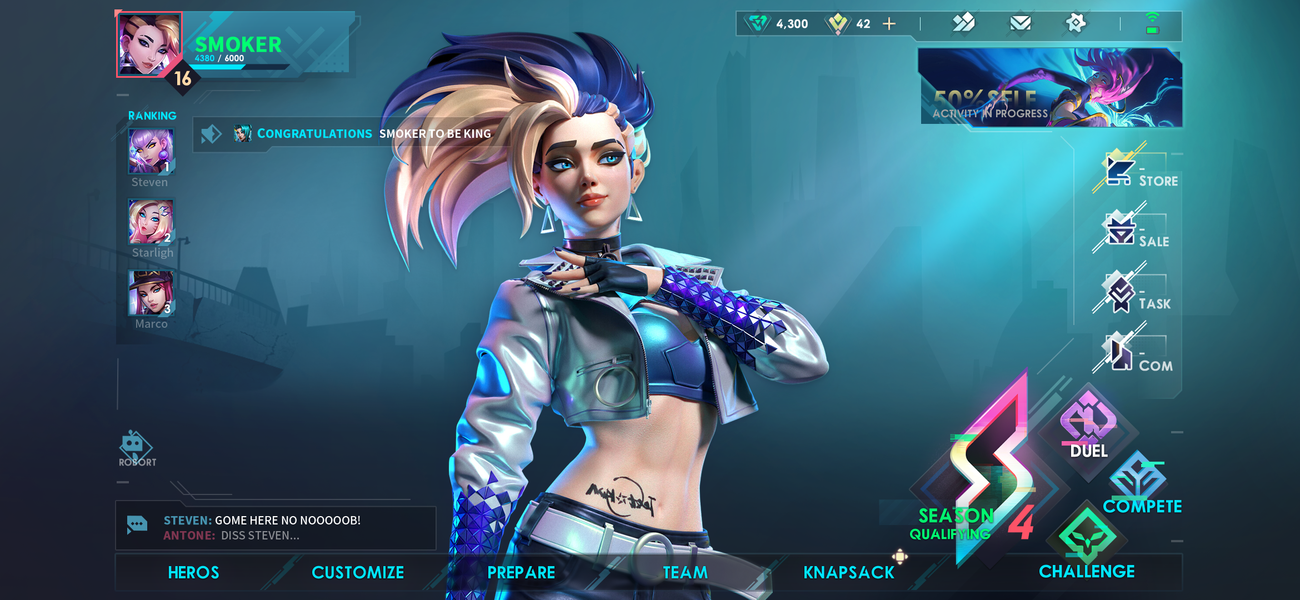Open the Com panel
The image size is (1300, 600).
tap(1138, 356)
